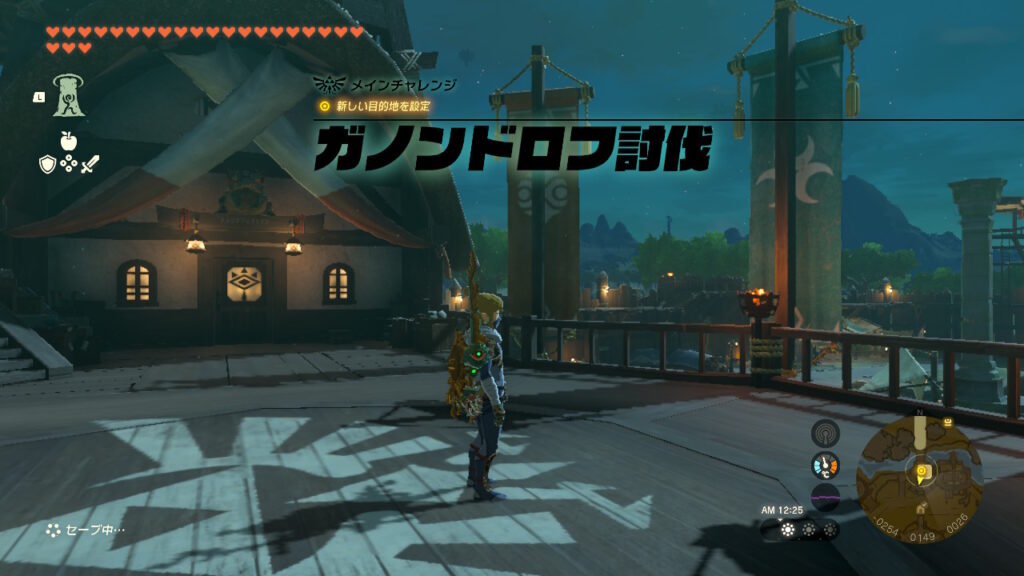The image size is (1024, 576).
Task: Click the sensor signal icon
Action: pyautogui.click(x=825, y=433)
